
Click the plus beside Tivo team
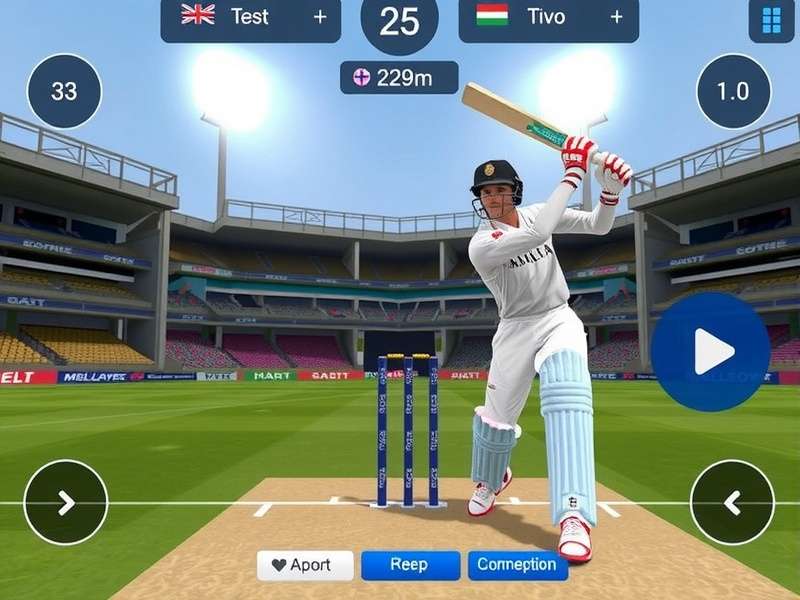616,17
